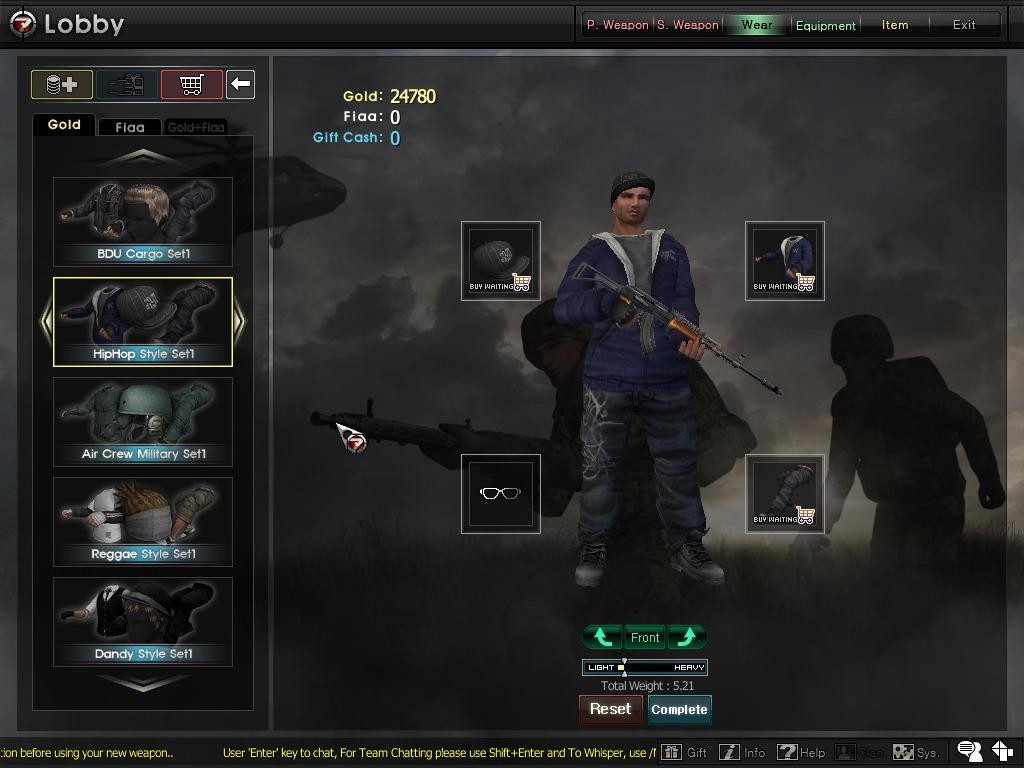
Task: Open the Gift panel
Action: [x=685, y=752]
